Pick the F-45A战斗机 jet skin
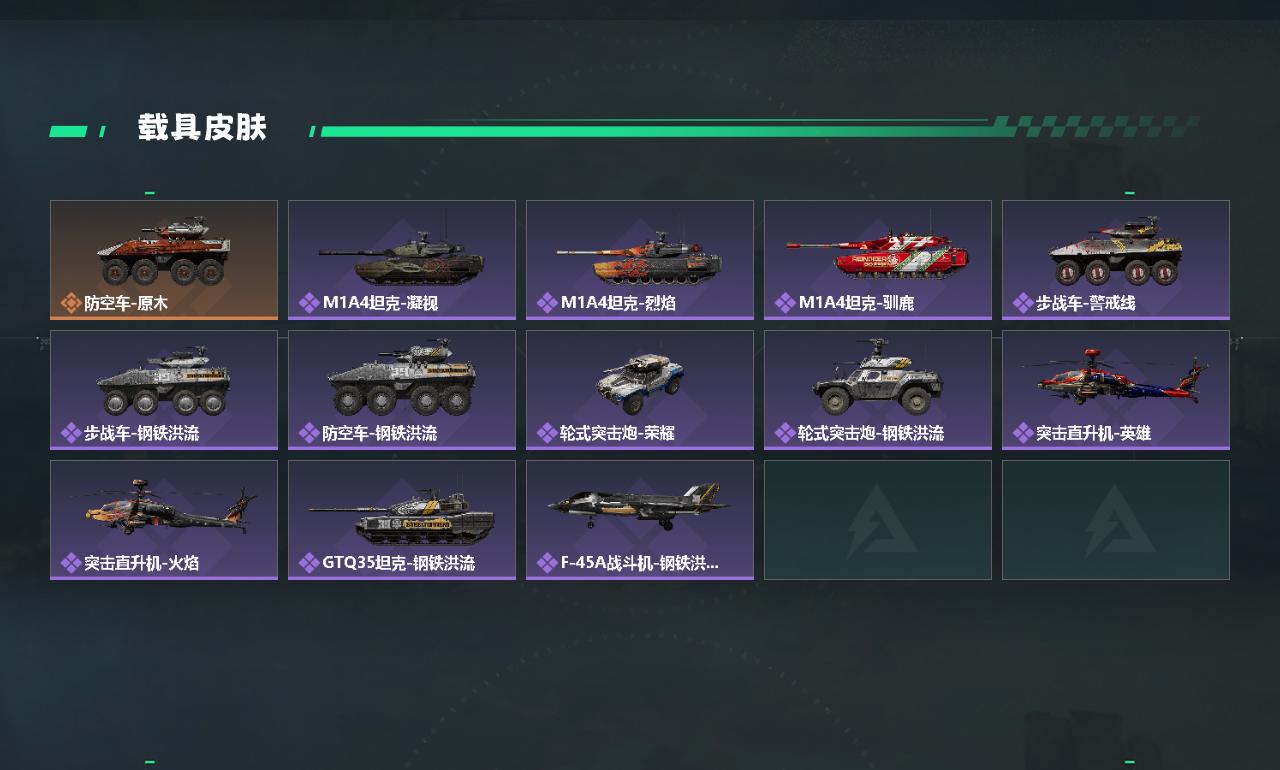1280x770 pixels. pyautogui.click(x=640, y=519)
